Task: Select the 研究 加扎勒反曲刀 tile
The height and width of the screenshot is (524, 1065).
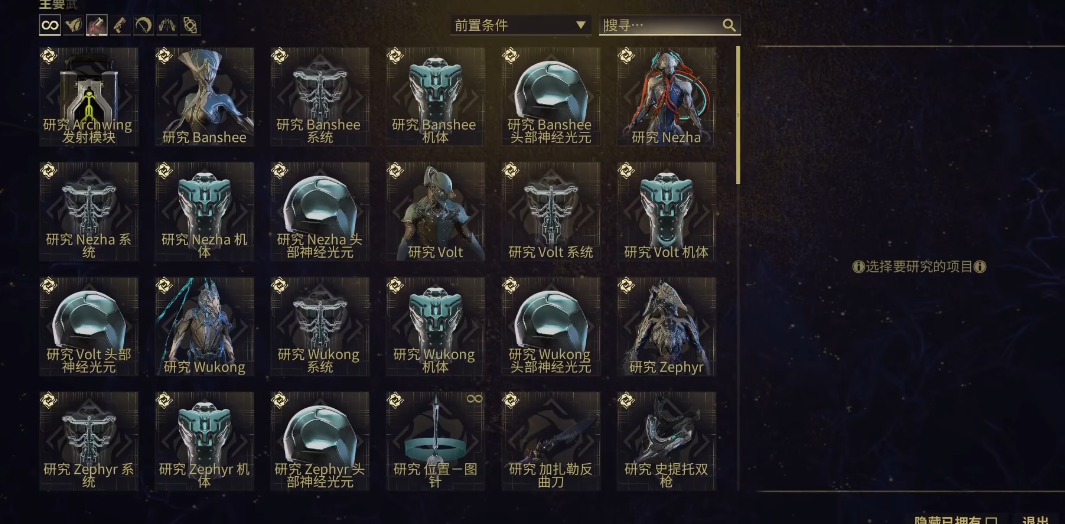Action: 551,441
